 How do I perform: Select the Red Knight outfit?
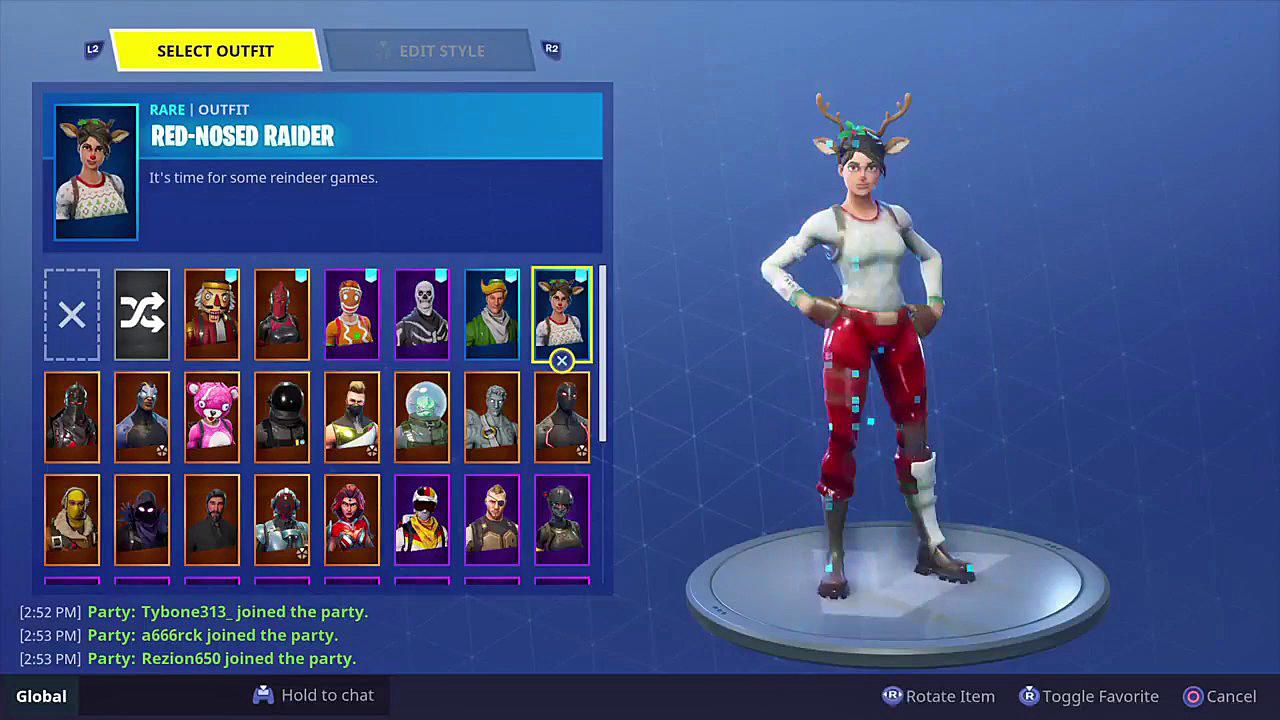coord(282,315)
